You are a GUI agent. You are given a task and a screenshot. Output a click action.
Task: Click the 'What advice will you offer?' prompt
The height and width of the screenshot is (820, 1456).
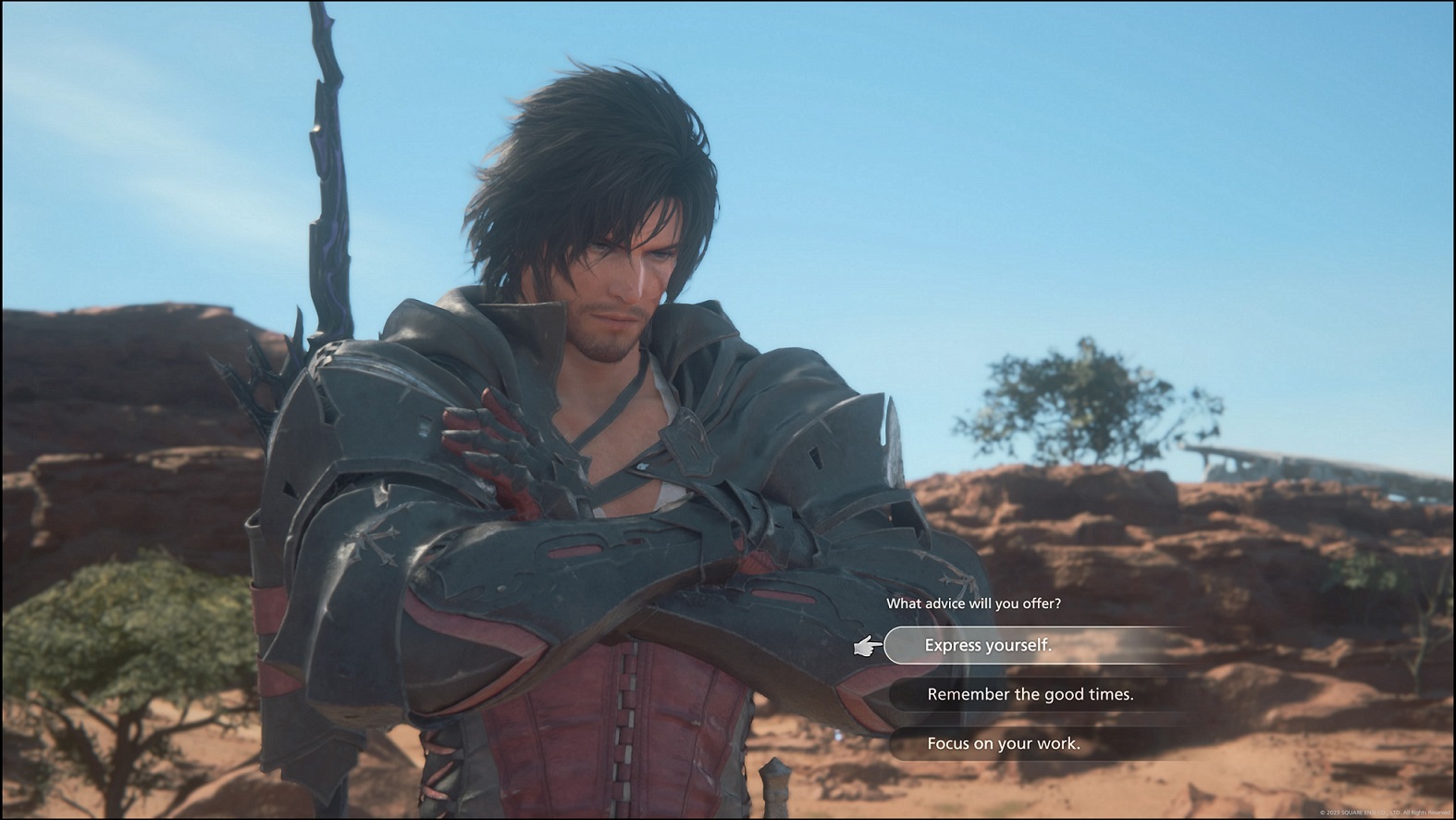tap(973, 602)
